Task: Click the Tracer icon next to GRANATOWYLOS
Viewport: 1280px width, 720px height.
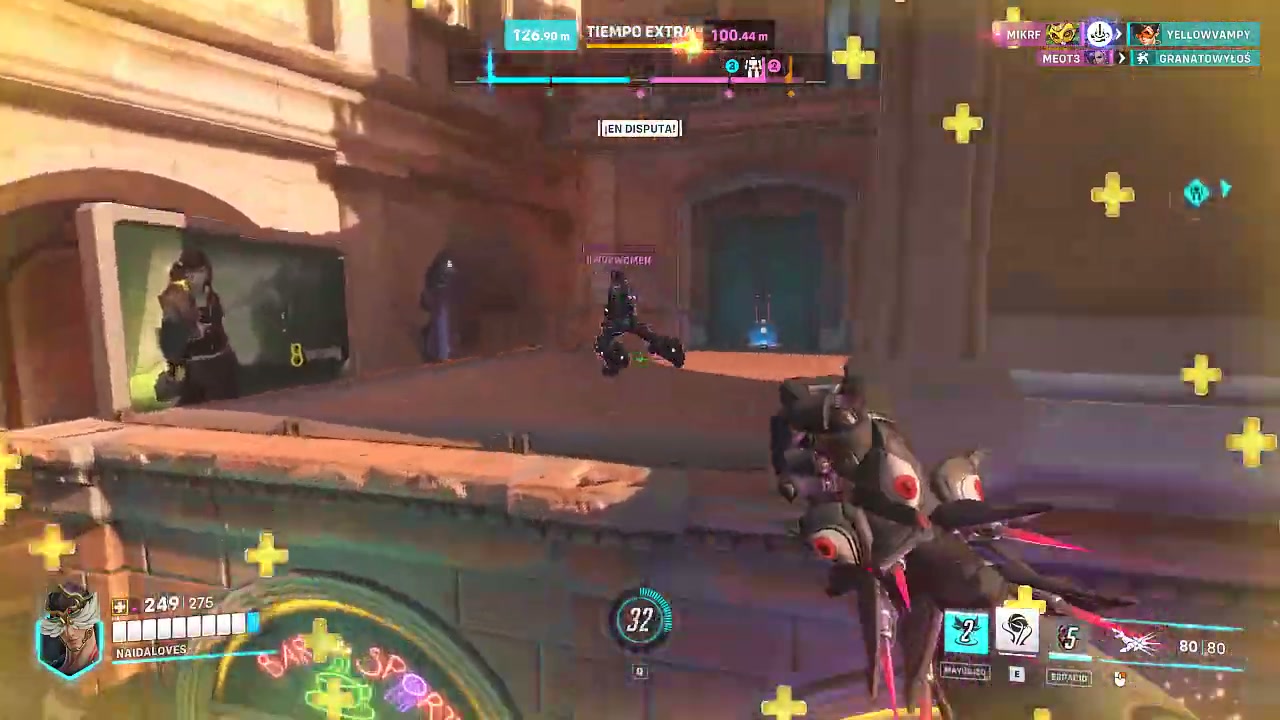Action: click(x=1143, y=58)
